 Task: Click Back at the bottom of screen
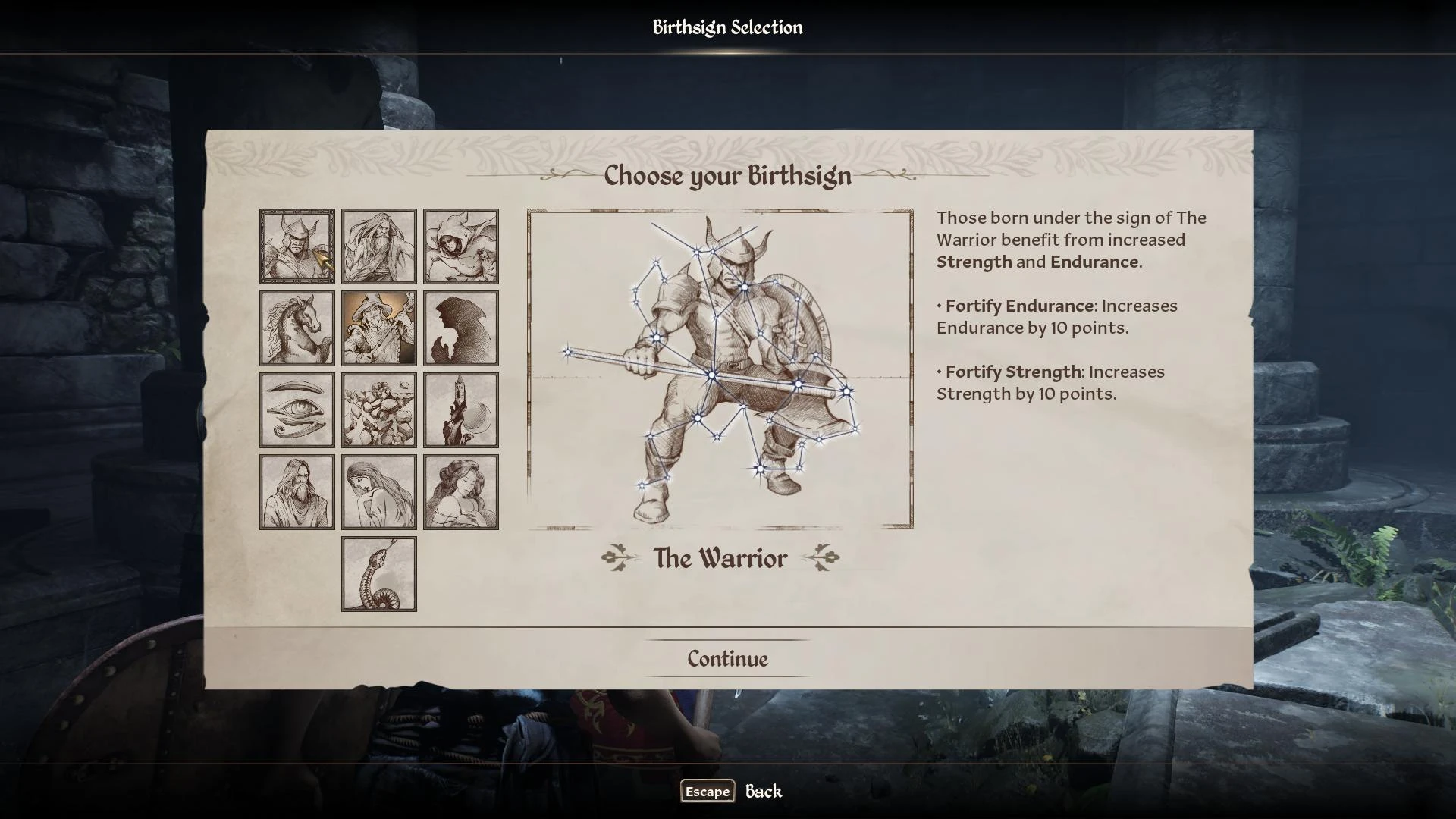[x=762, y=791]
